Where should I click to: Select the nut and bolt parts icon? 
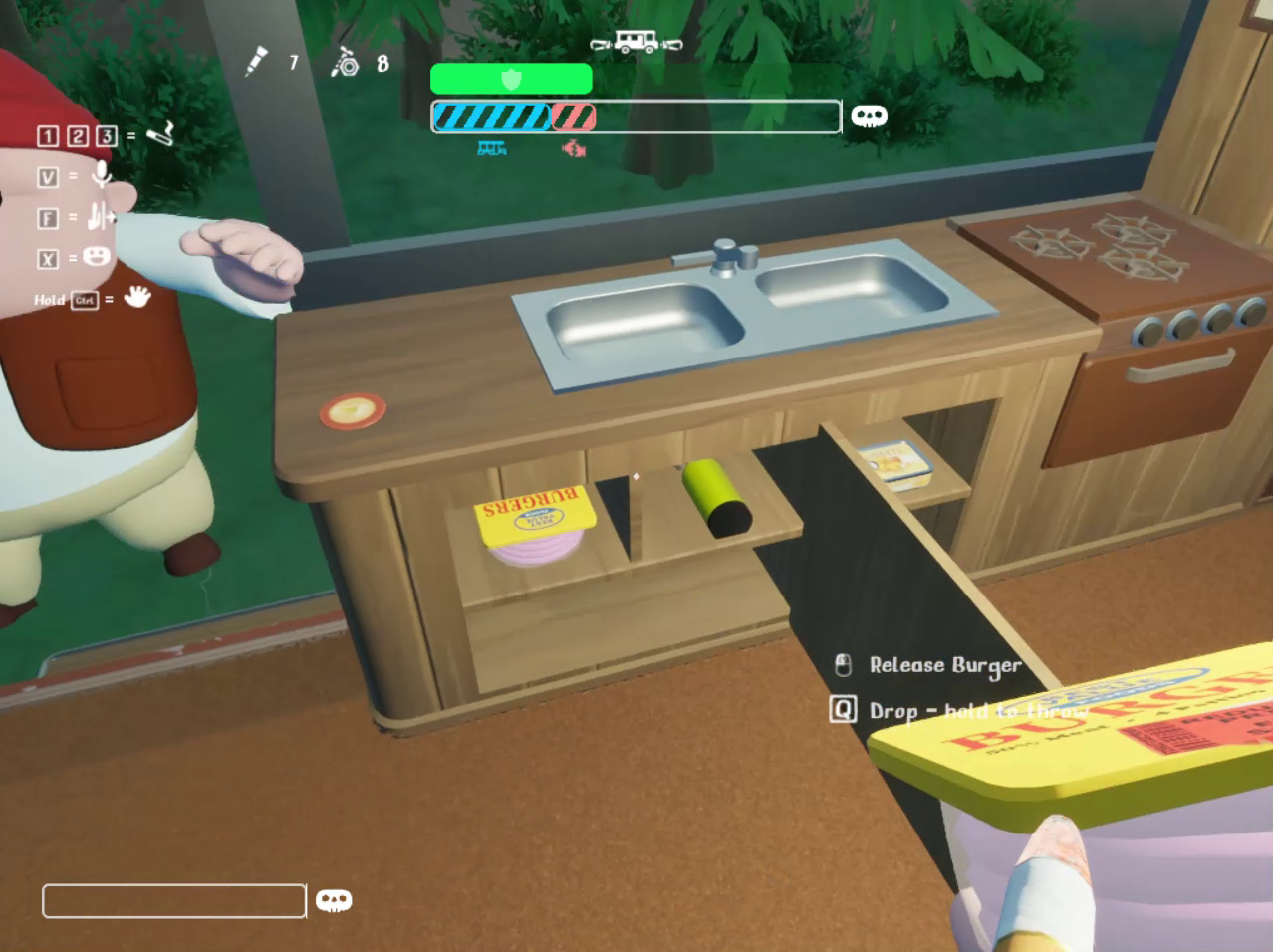tap(345, 62)
